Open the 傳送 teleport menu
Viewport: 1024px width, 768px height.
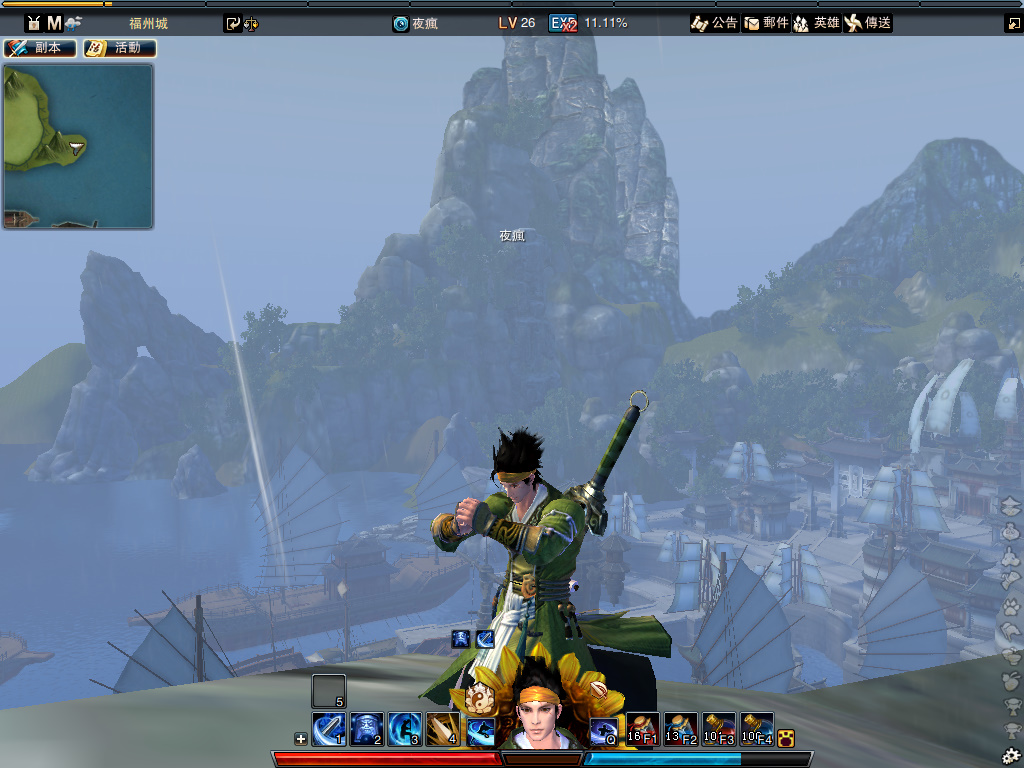(867, 23)
